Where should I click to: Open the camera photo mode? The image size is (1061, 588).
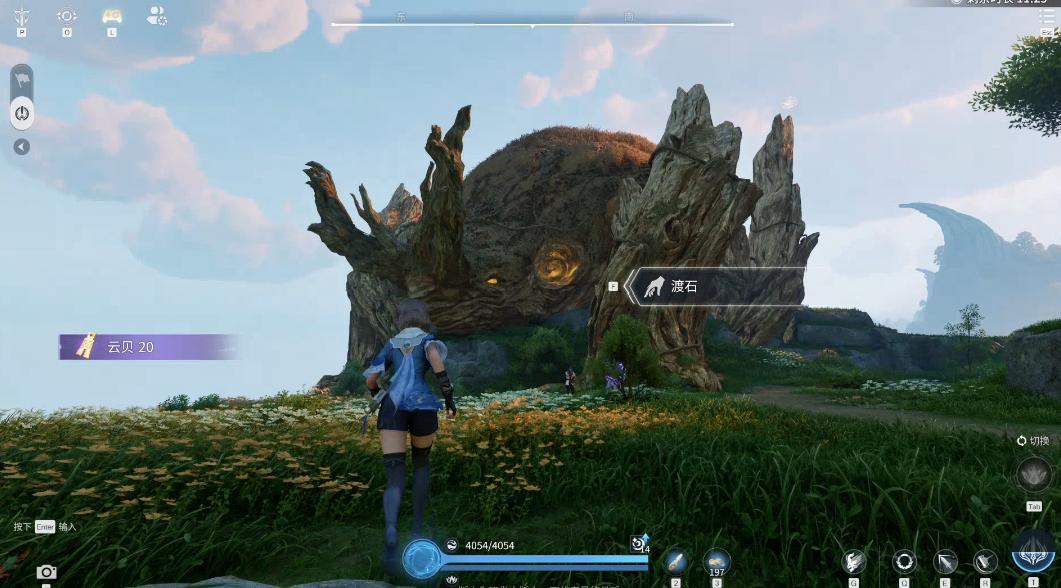(x=46, y=572)
